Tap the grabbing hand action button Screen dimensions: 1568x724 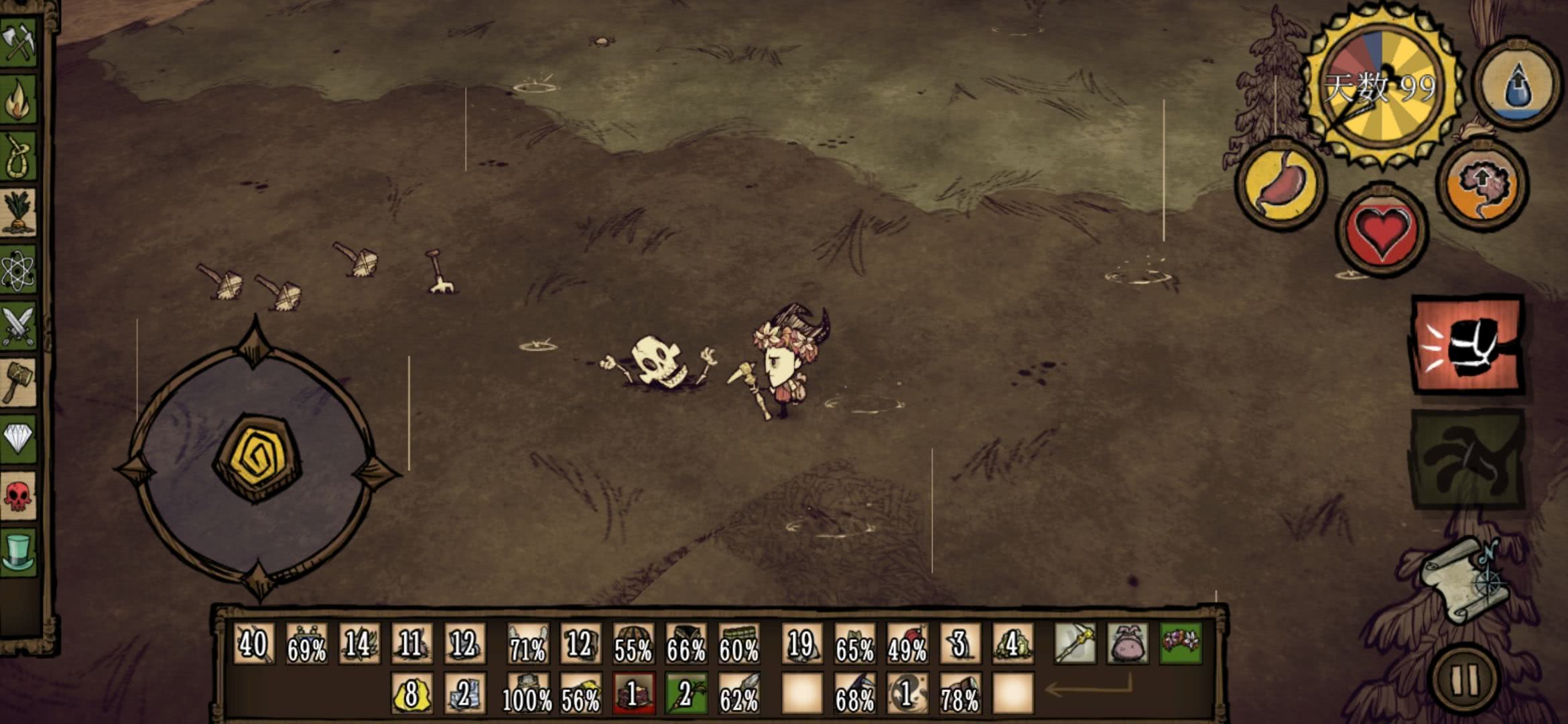pyautogui.click(x=1467, y=460)
